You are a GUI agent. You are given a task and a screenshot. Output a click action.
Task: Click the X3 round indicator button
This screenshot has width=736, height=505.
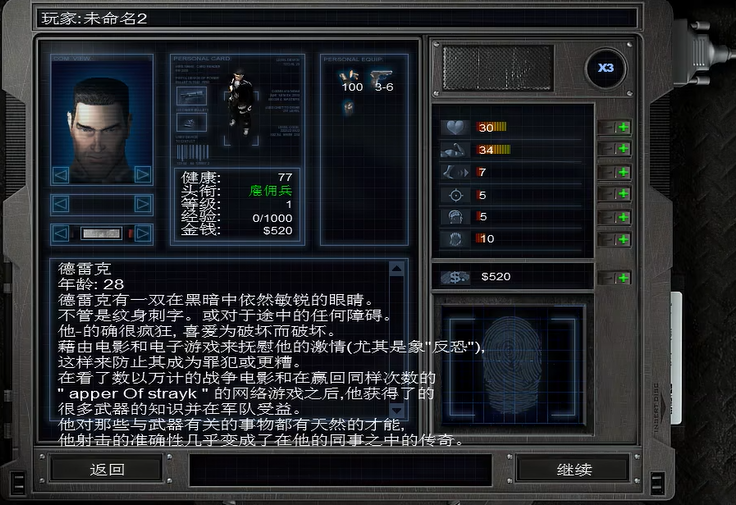[x=605, y=69]
